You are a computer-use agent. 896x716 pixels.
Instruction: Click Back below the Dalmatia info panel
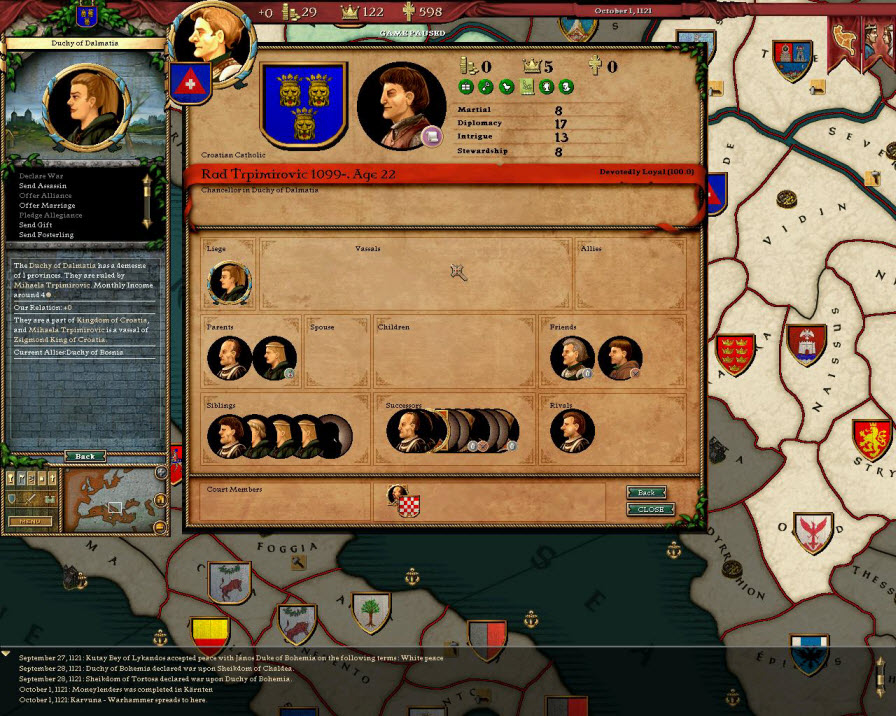pos(85,456)
